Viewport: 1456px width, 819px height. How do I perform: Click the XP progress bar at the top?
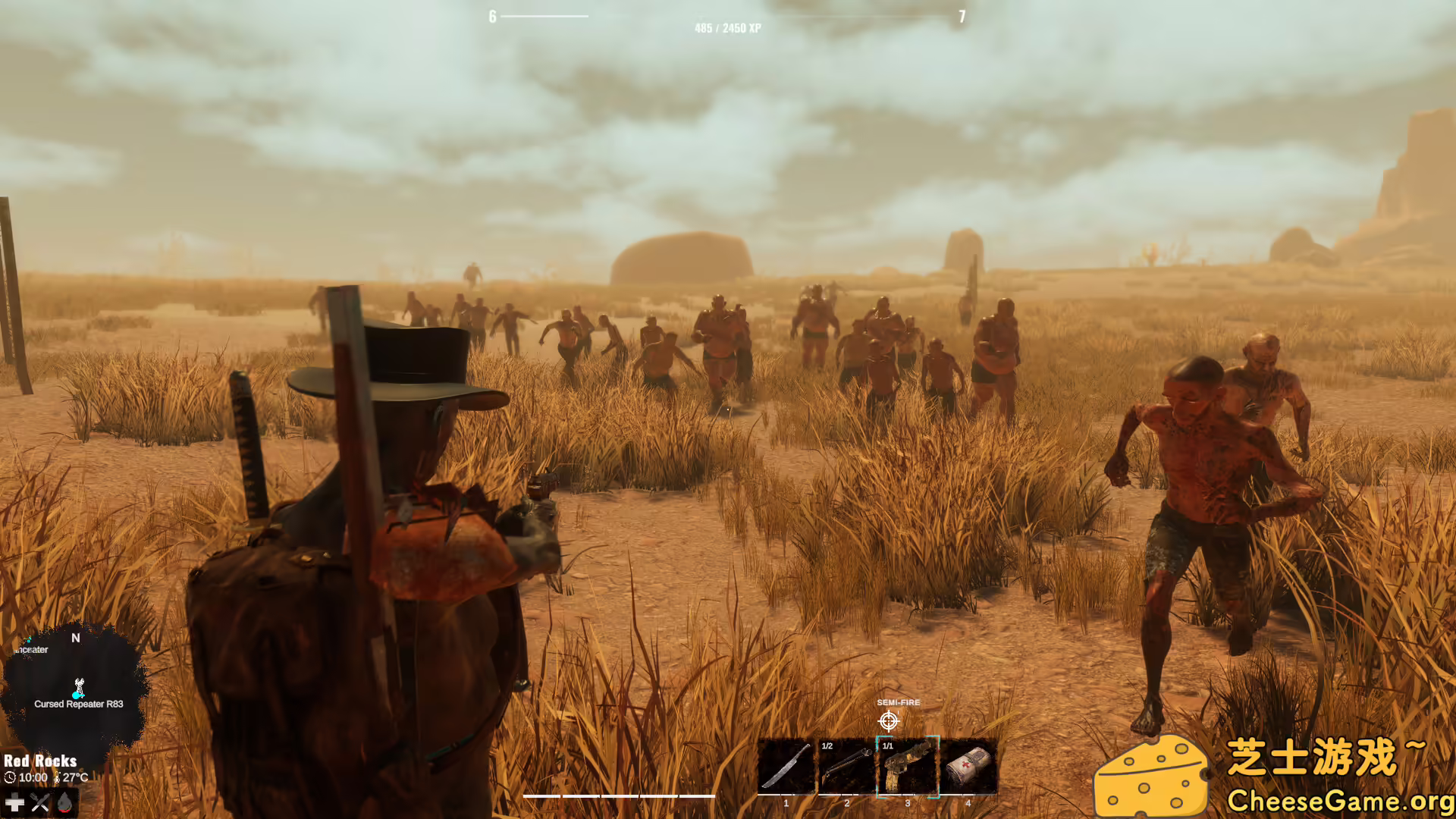728,14
